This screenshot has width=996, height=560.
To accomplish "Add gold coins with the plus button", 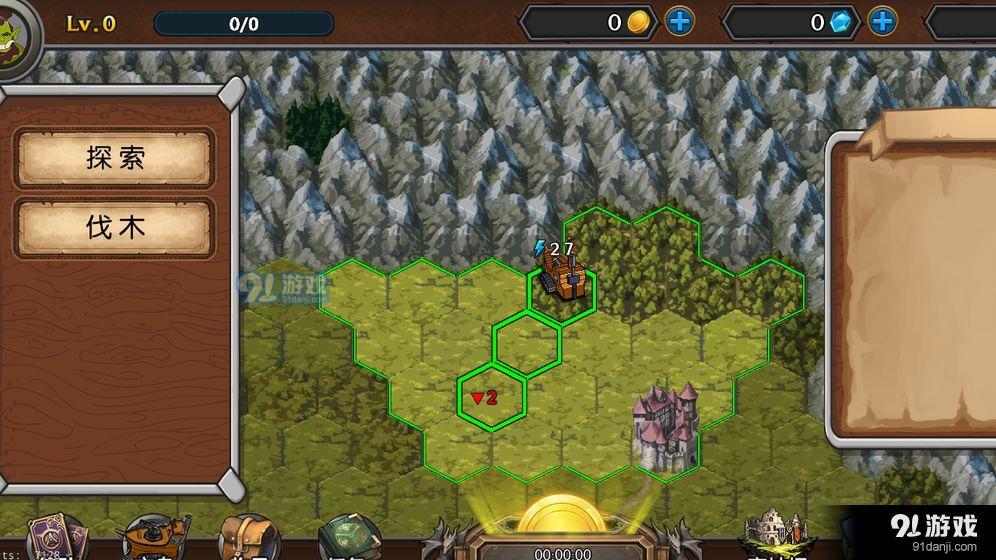I will (680, 21).
